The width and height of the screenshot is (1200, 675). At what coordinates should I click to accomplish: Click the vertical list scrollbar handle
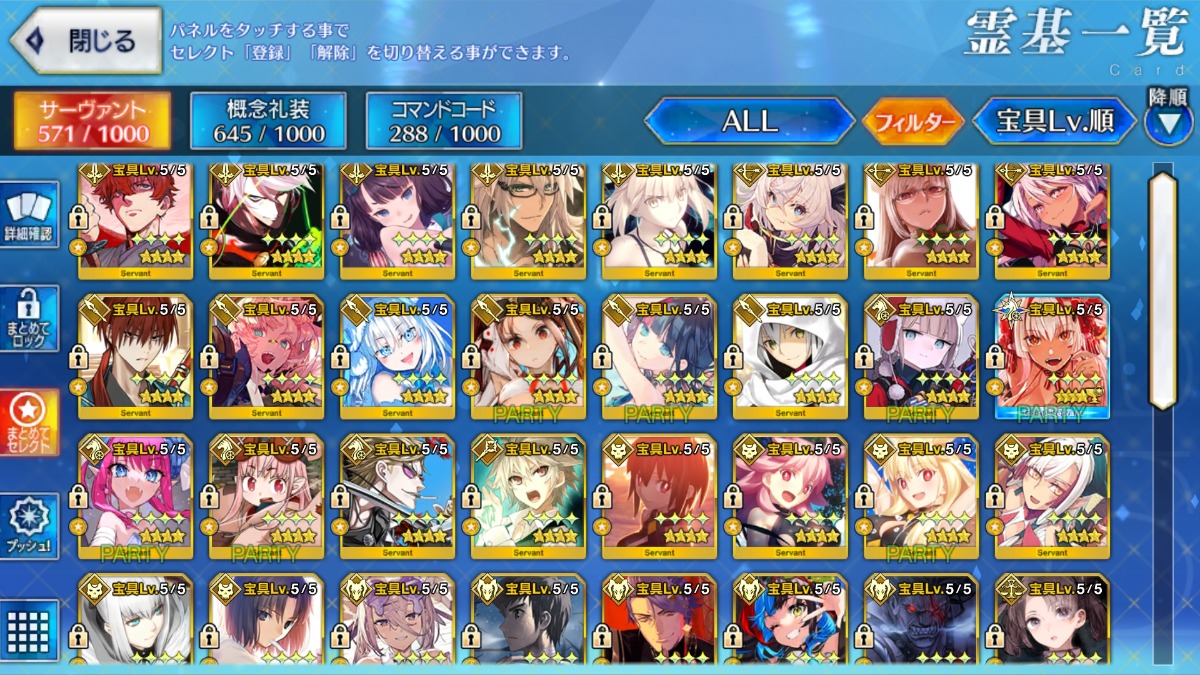click(x=1162, y=290)
